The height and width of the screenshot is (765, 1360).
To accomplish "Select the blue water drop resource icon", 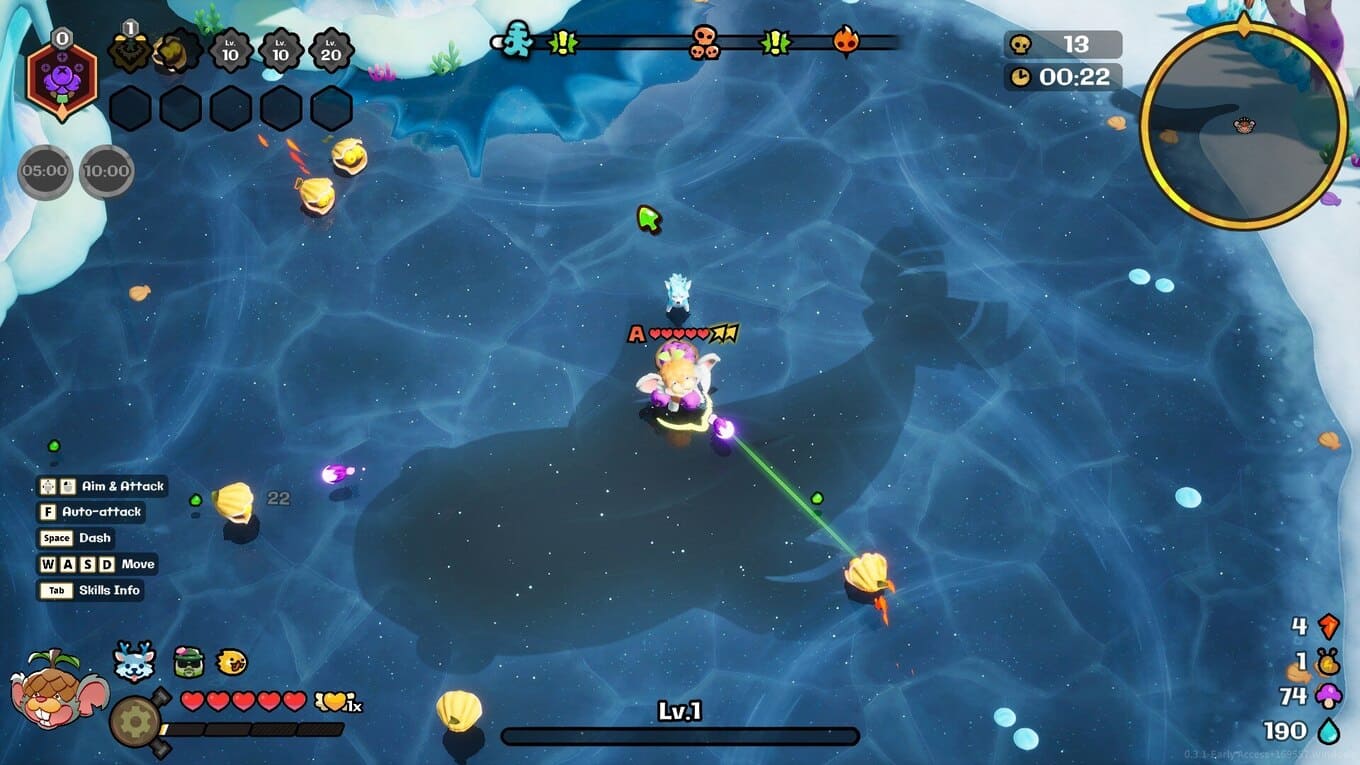I will pos(1329,731).
